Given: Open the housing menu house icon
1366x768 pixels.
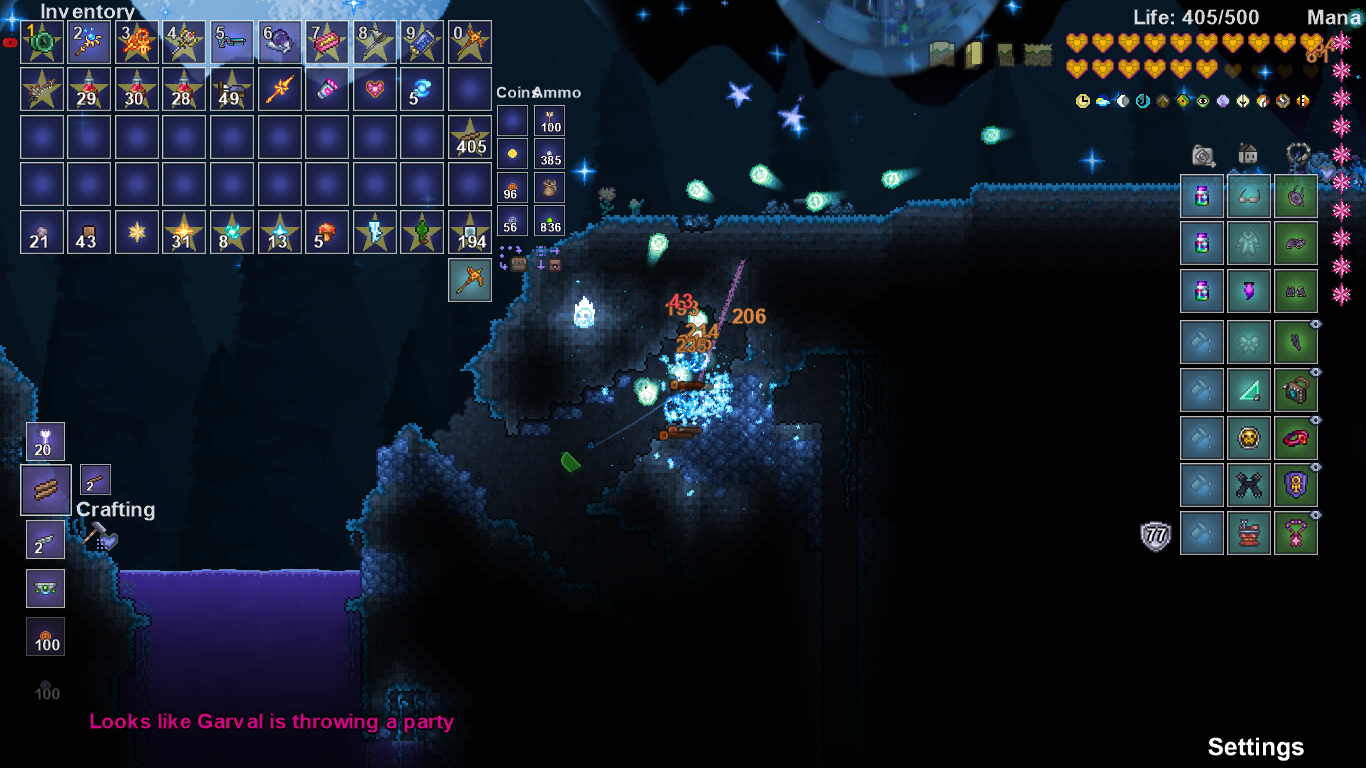Looking at the screenshot, I should click(x=1248, y=155).
